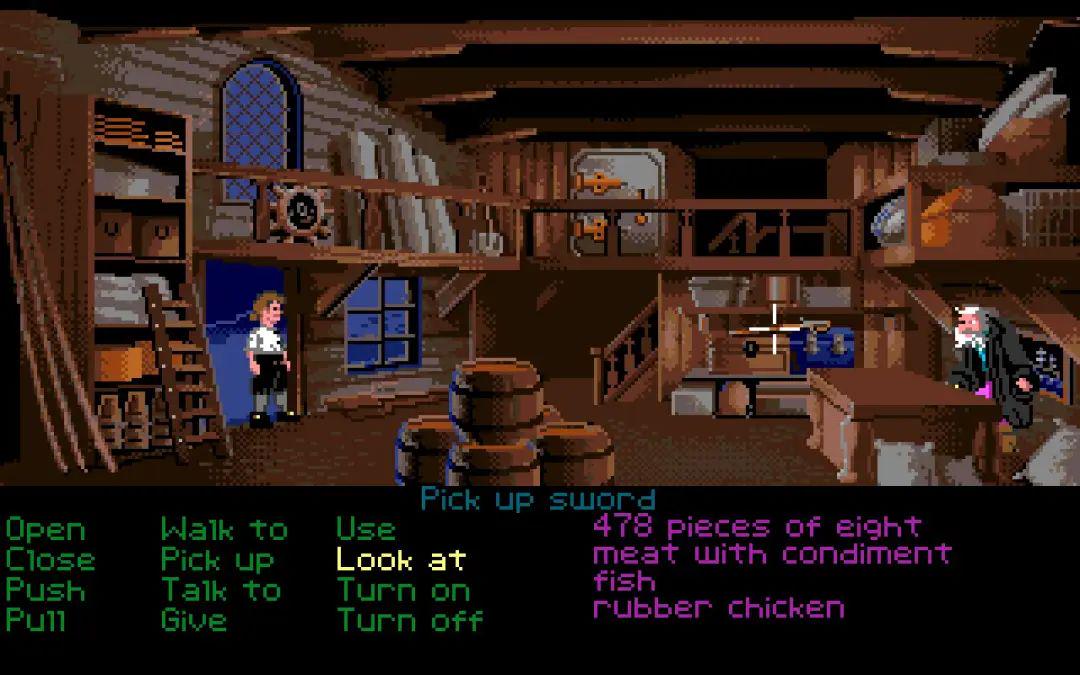The height and width of the screenshot is (675, 1080).
Task: Click the Give verb
Action: click(194, 619)
